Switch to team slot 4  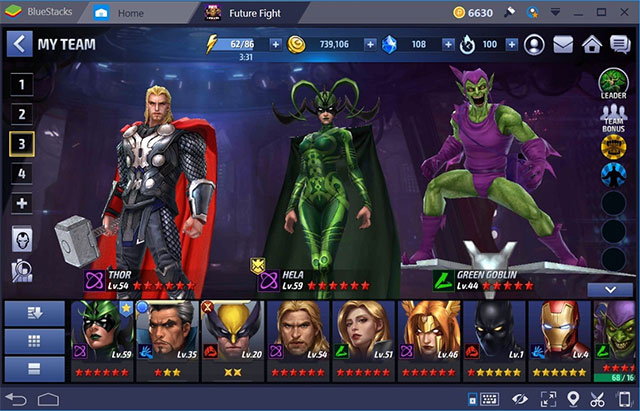click(23, 173)
